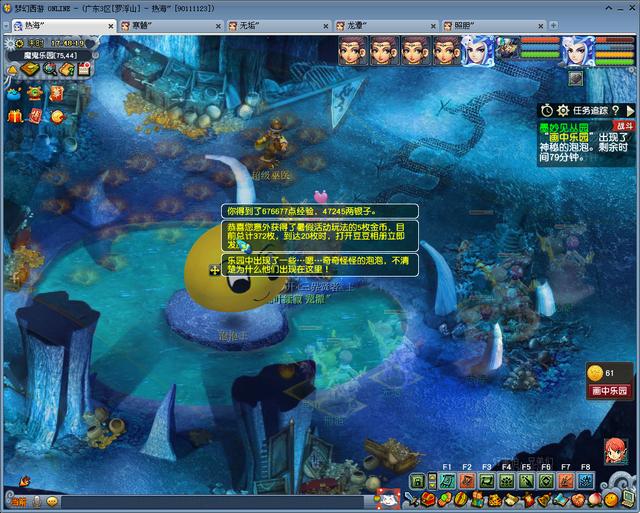Click the 画中乐园 event button
This screenshot has width=640, height=513.
[609, 392]
